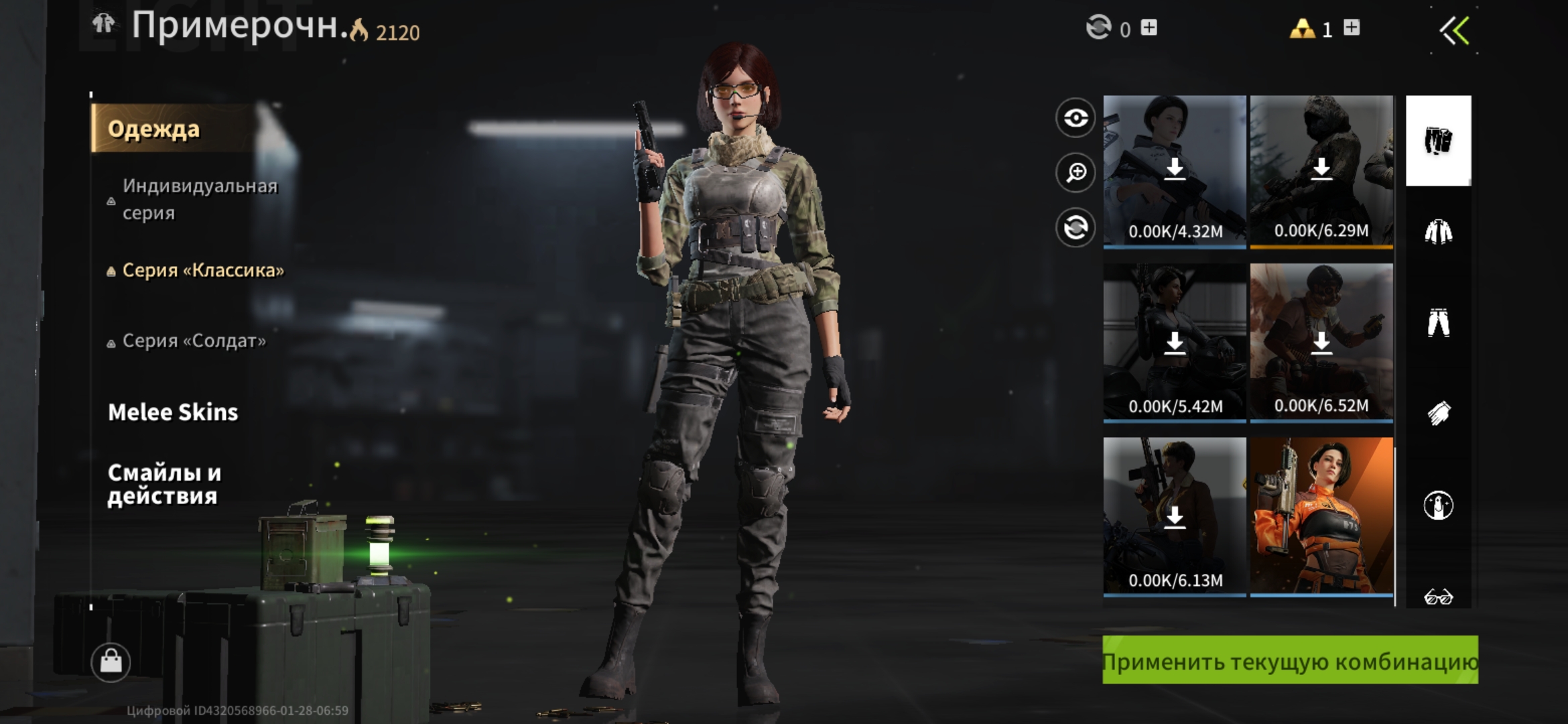Viewport: 1568px width, 724px height.
Task: Open Смайлы и действия section
Action: 164,484
